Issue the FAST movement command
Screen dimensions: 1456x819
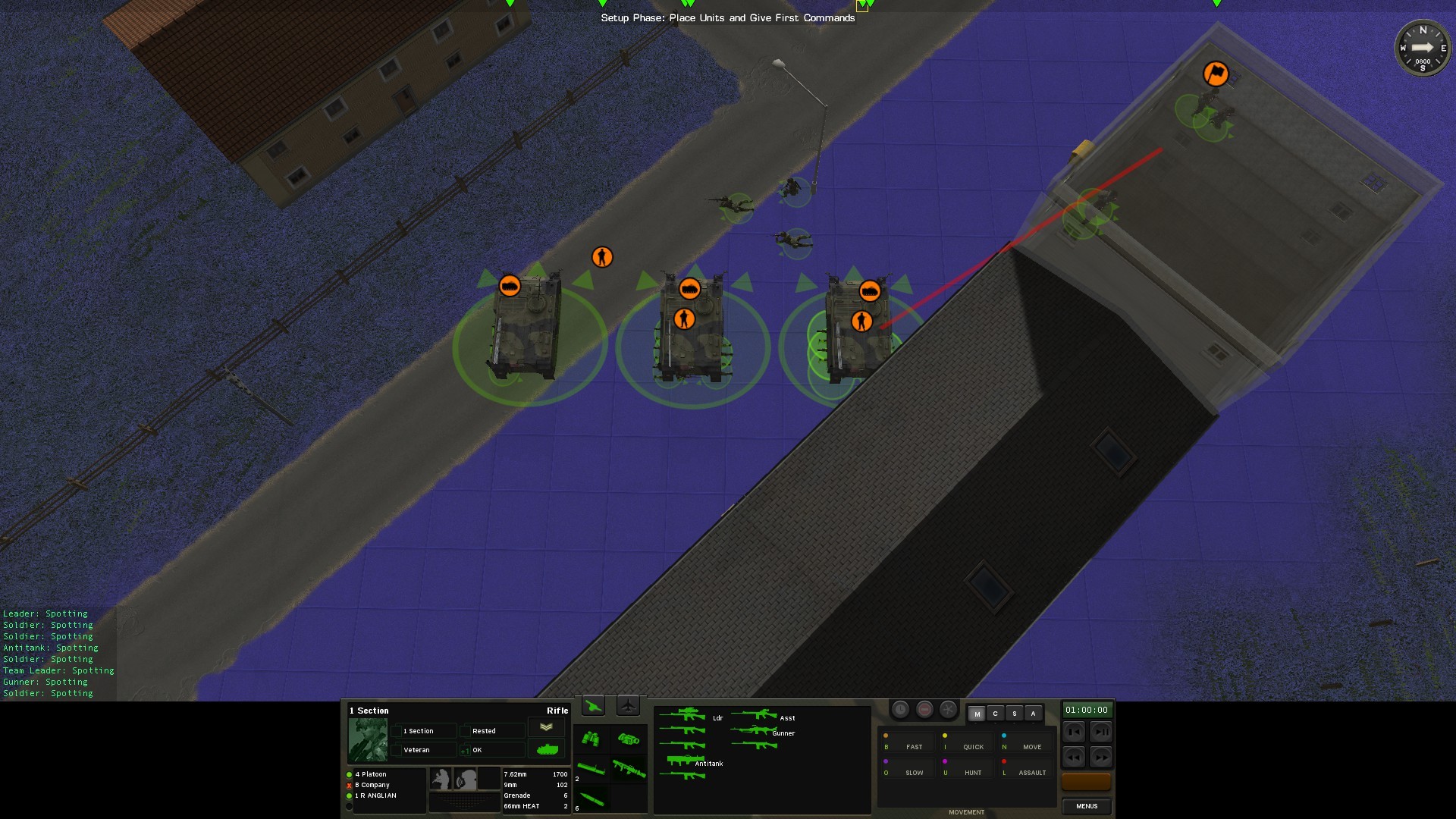(914, 747)
